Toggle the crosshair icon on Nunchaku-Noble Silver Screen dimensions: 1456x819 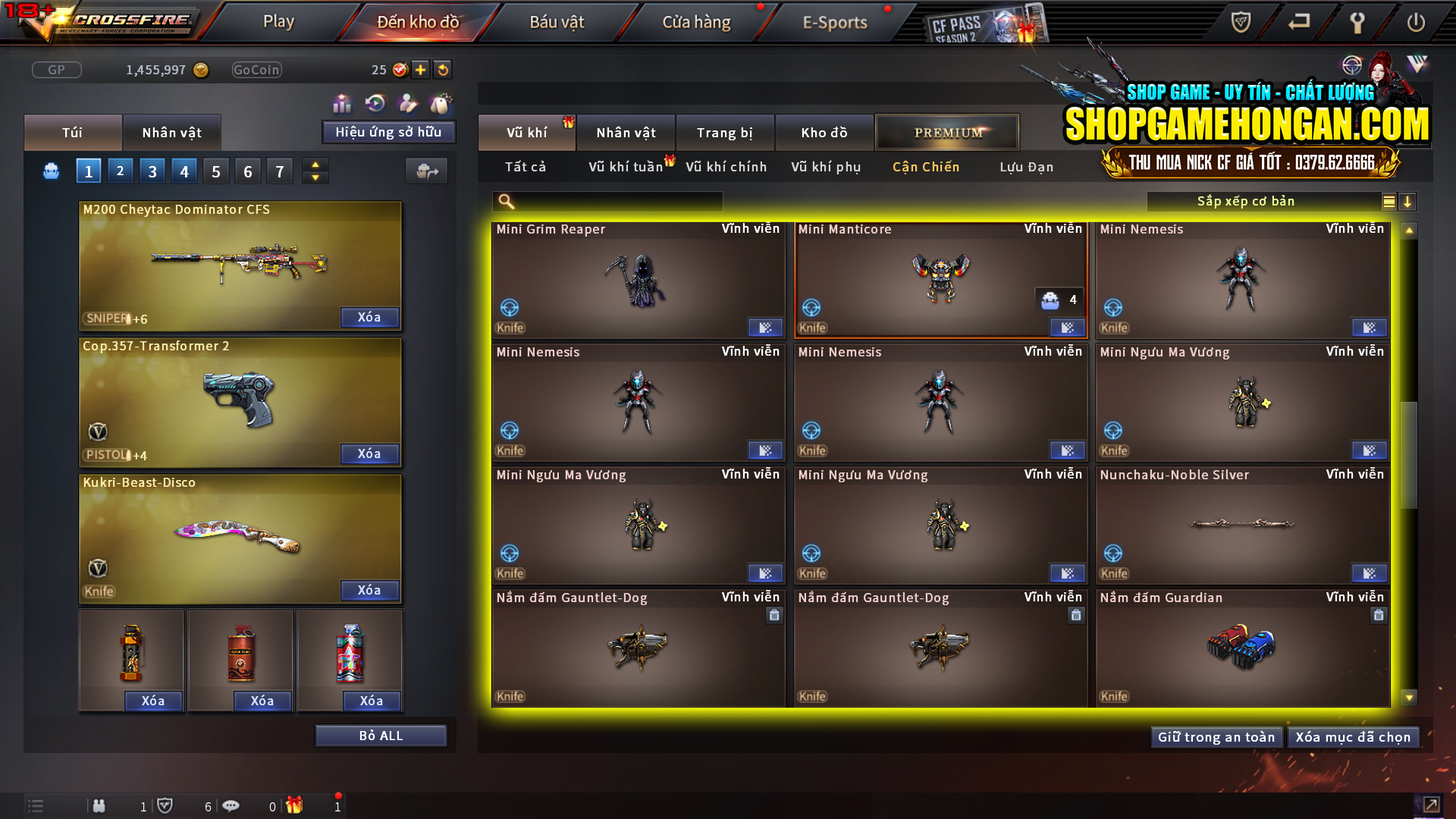(x=1113, y=553)
